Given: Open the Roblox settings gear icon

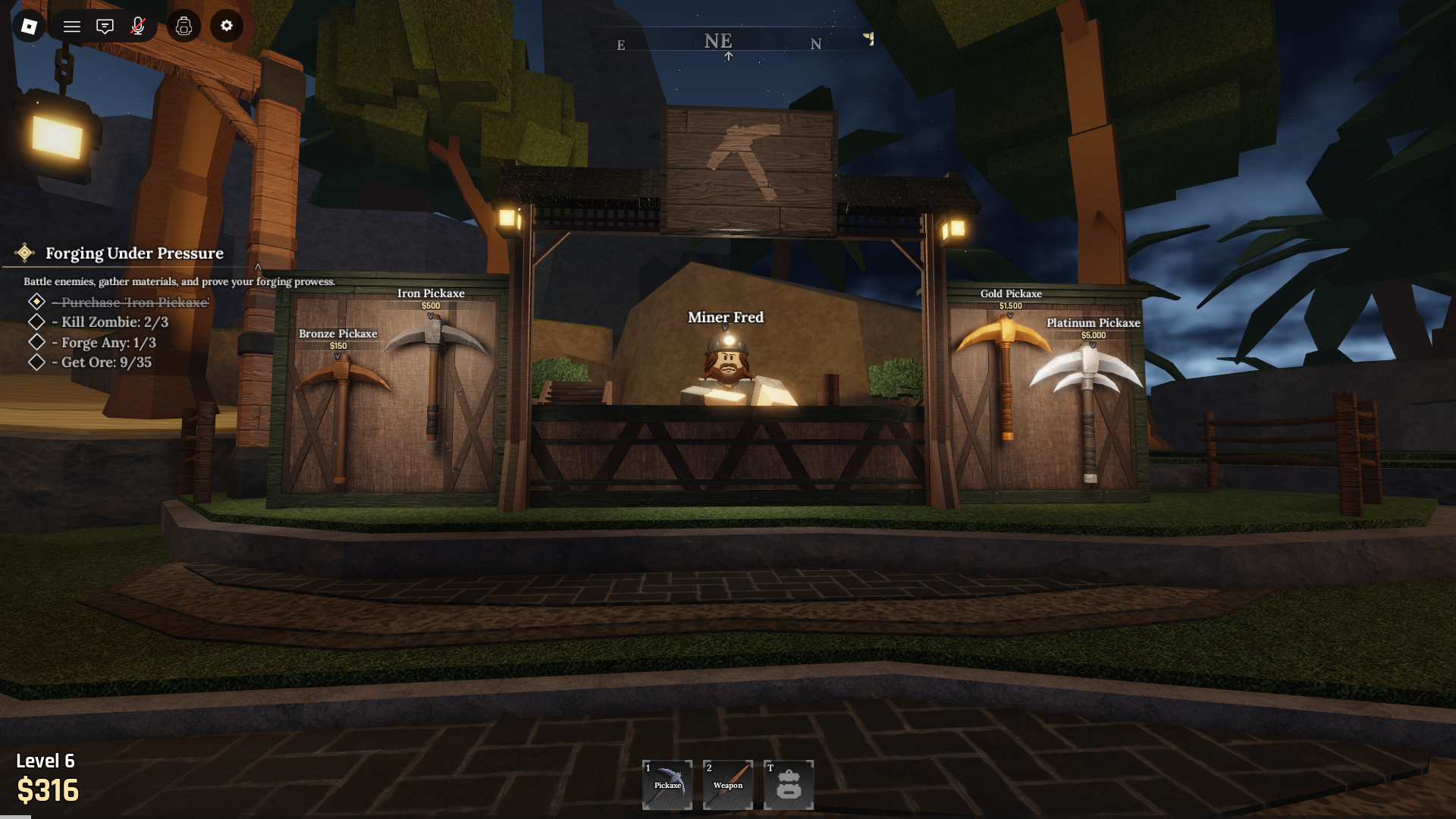Looking at the screenshot, I should pyautogui.click(x=225, y=26).
